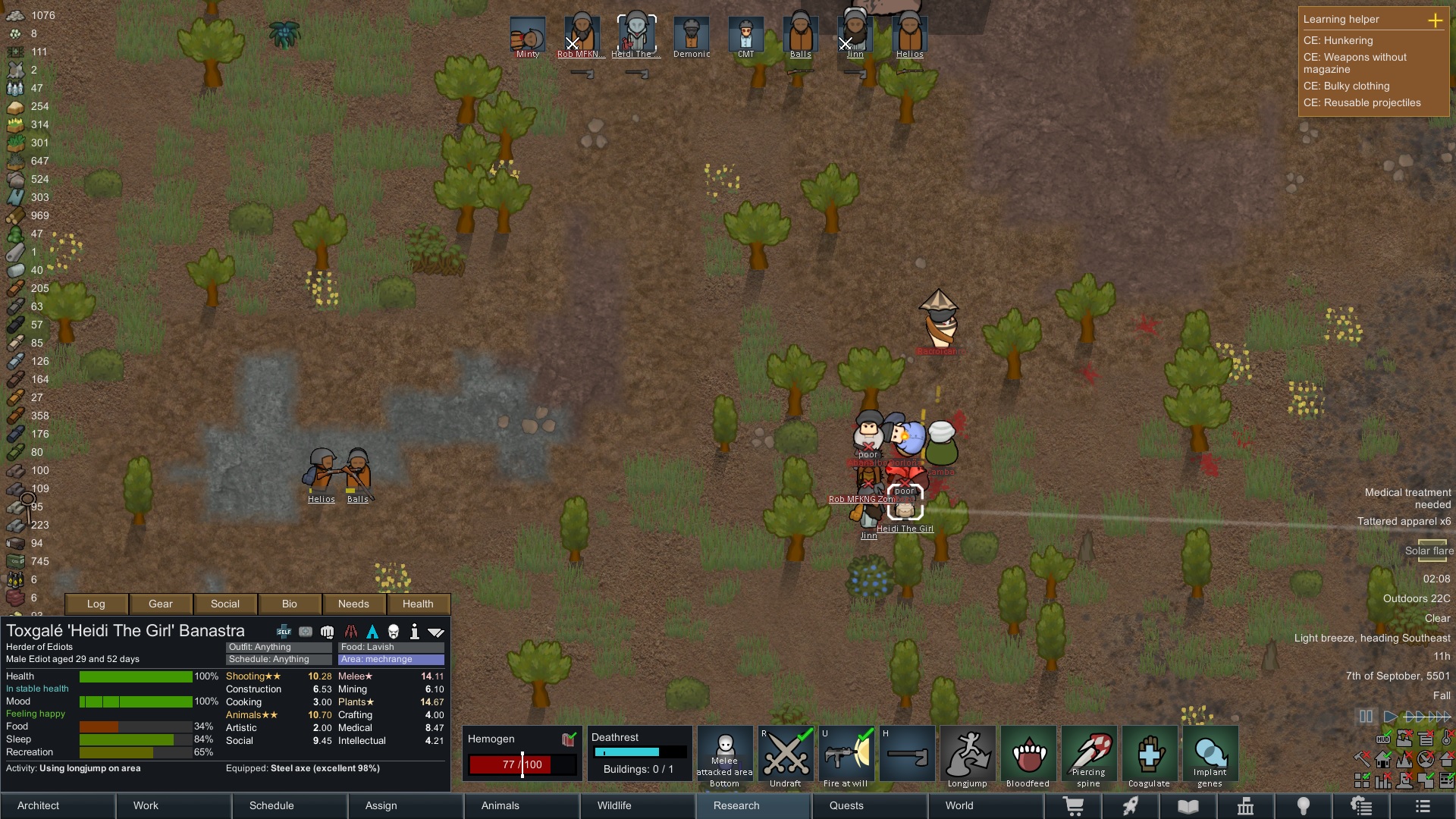Switch to the Gear tab

coord(161,604)
